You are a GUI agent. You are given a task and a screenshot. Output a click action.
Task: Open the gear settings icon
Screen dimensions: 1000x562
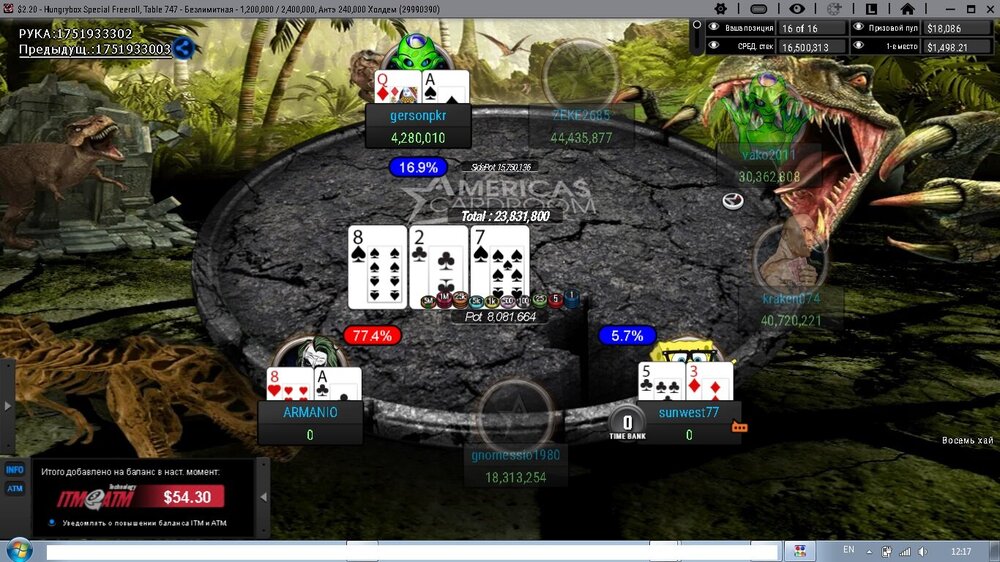point(719,8)
